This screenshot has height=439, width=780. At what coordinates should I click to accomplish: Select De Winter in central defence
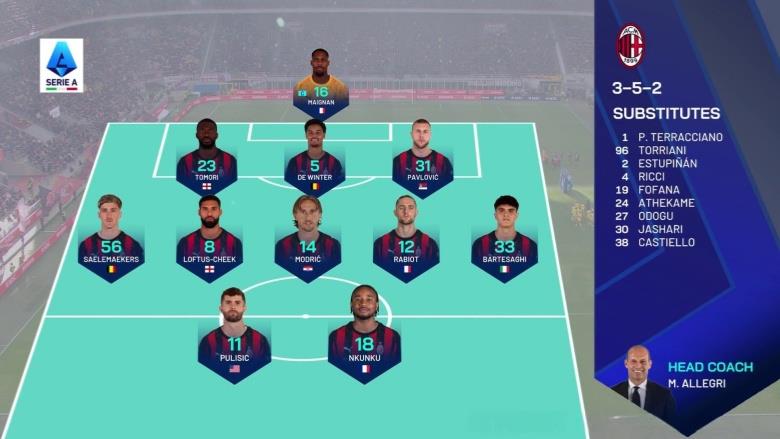click(314, 158)
